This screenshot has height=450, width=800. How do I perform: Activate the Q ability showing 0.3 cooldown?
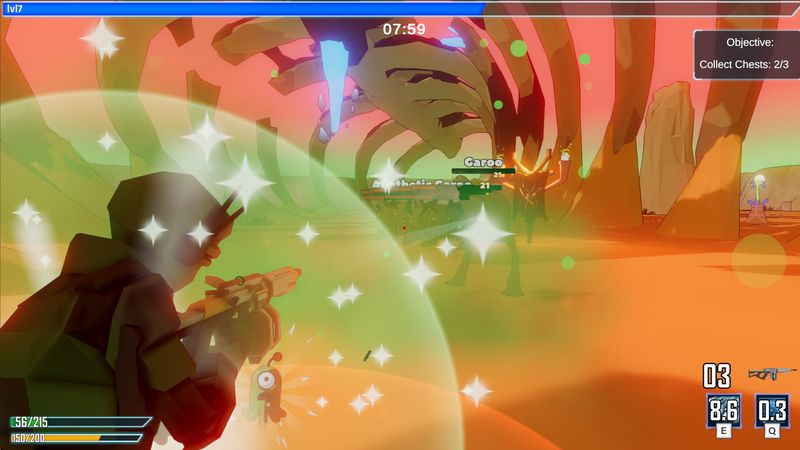click(771, 410)
